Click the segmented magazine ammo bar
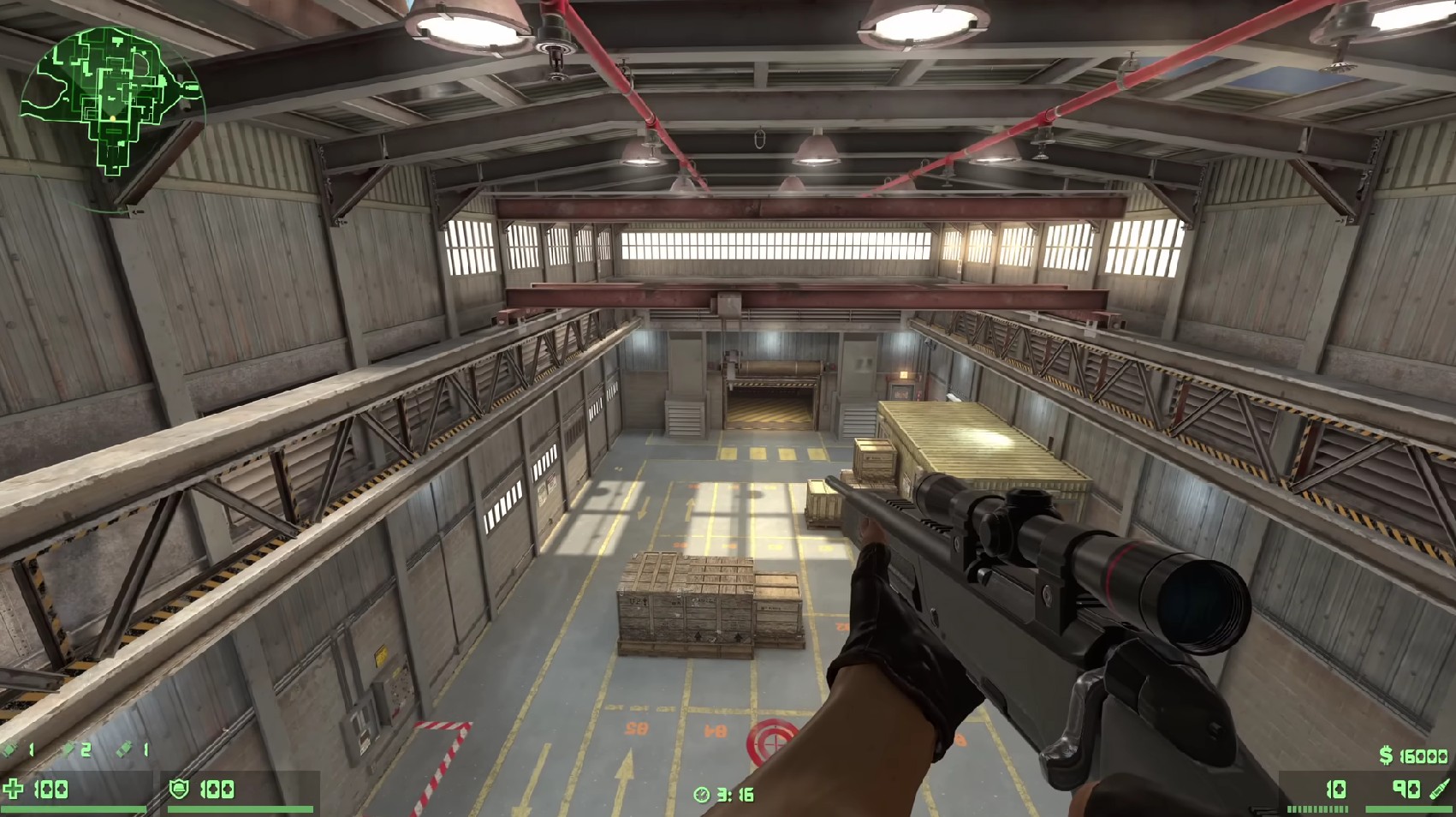 click(x=1318, y=808)
